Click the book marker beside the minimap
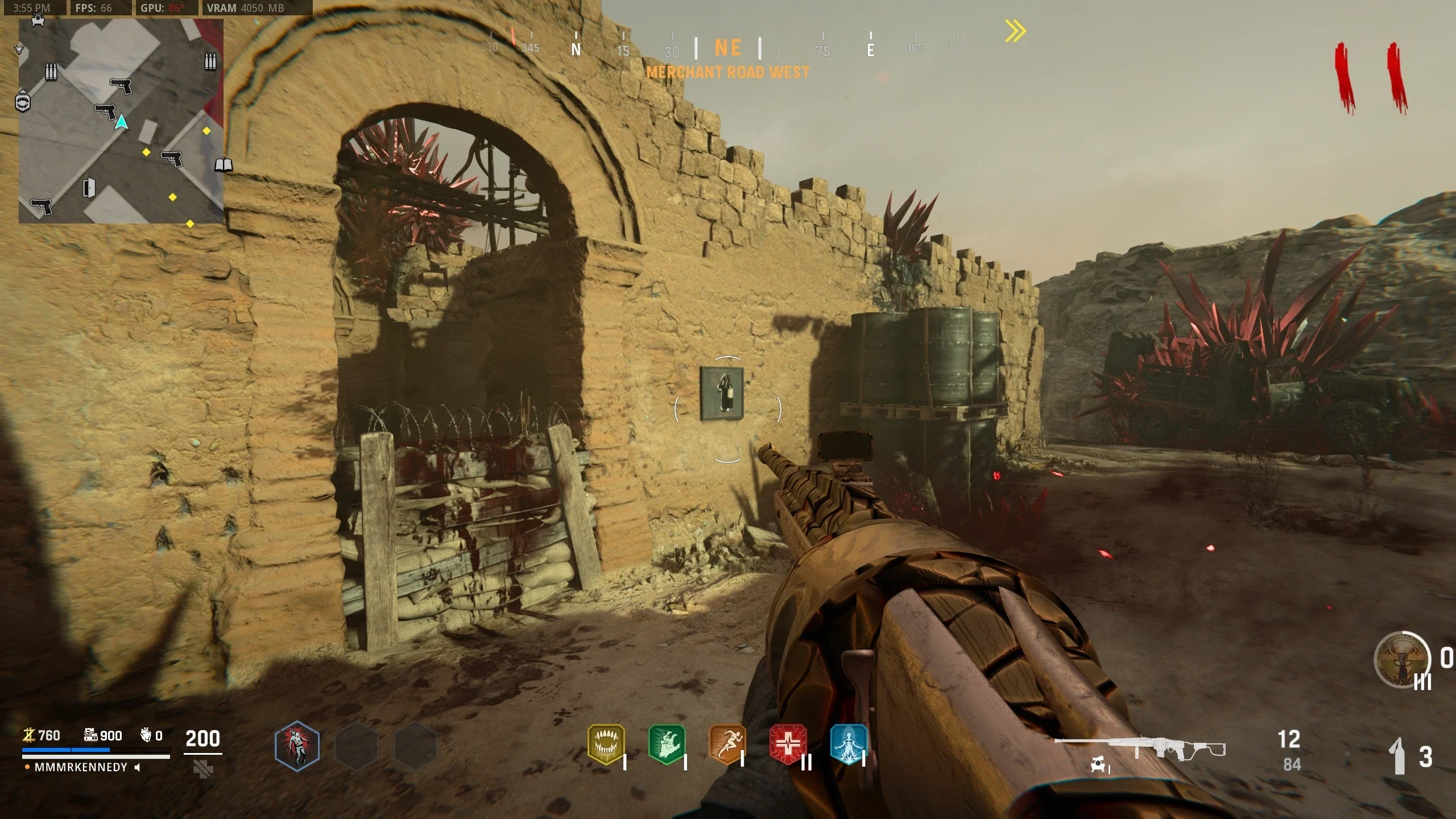 click(x=224, y=165)
